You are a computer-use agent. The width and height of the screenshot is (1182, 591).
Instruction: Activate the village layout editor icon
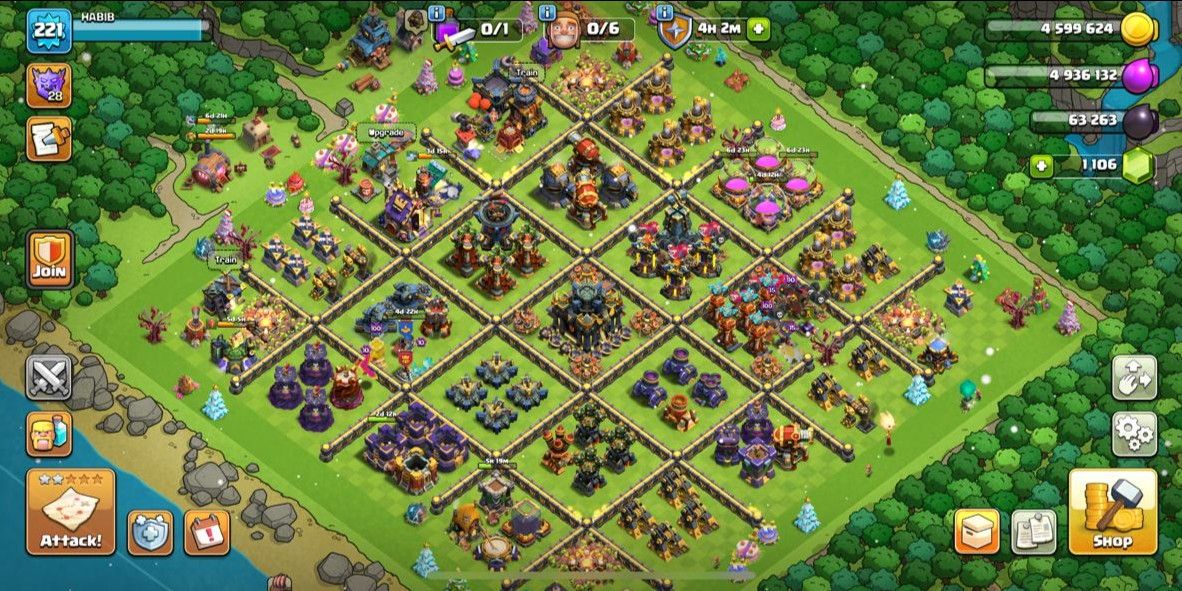(1134, 377)
